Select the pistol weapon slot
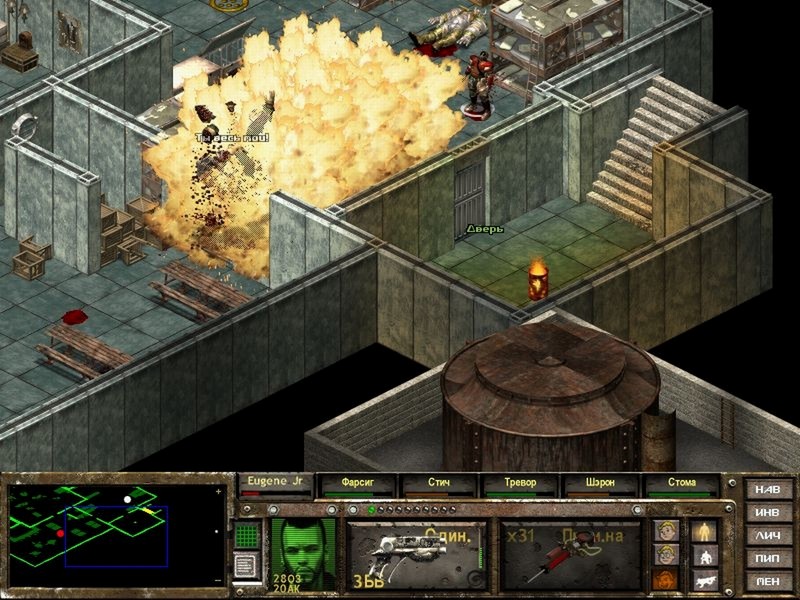 pos(417,553)
